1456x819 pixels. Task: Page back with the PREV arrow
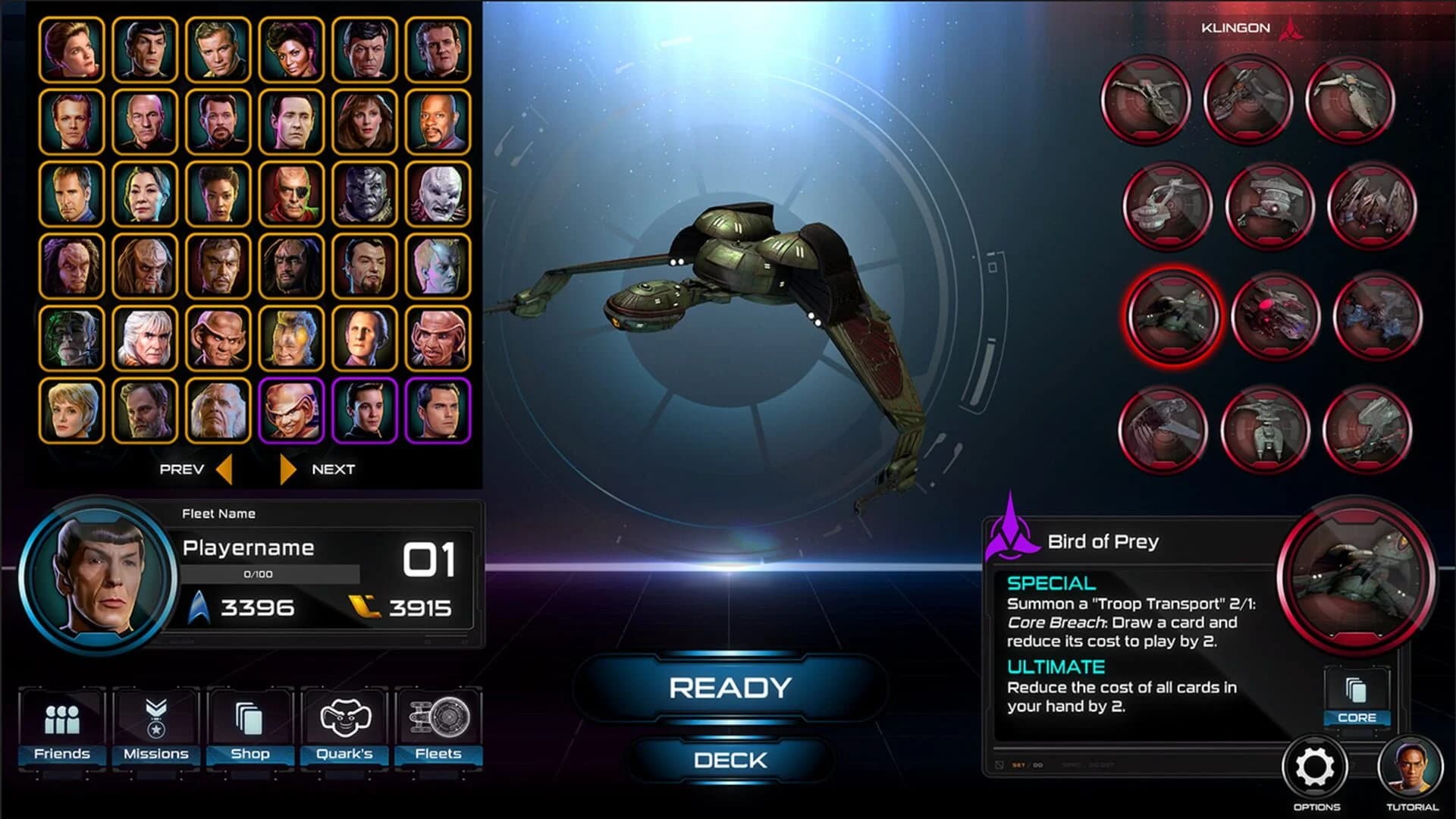(224, 469)
